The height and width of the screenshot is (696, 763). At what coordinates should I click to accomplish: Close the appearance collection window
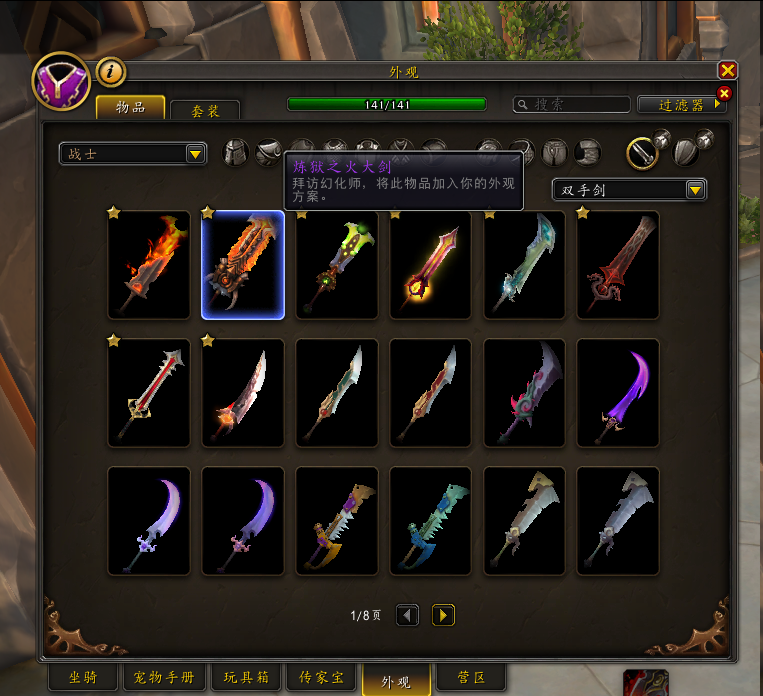click(727, 70)
